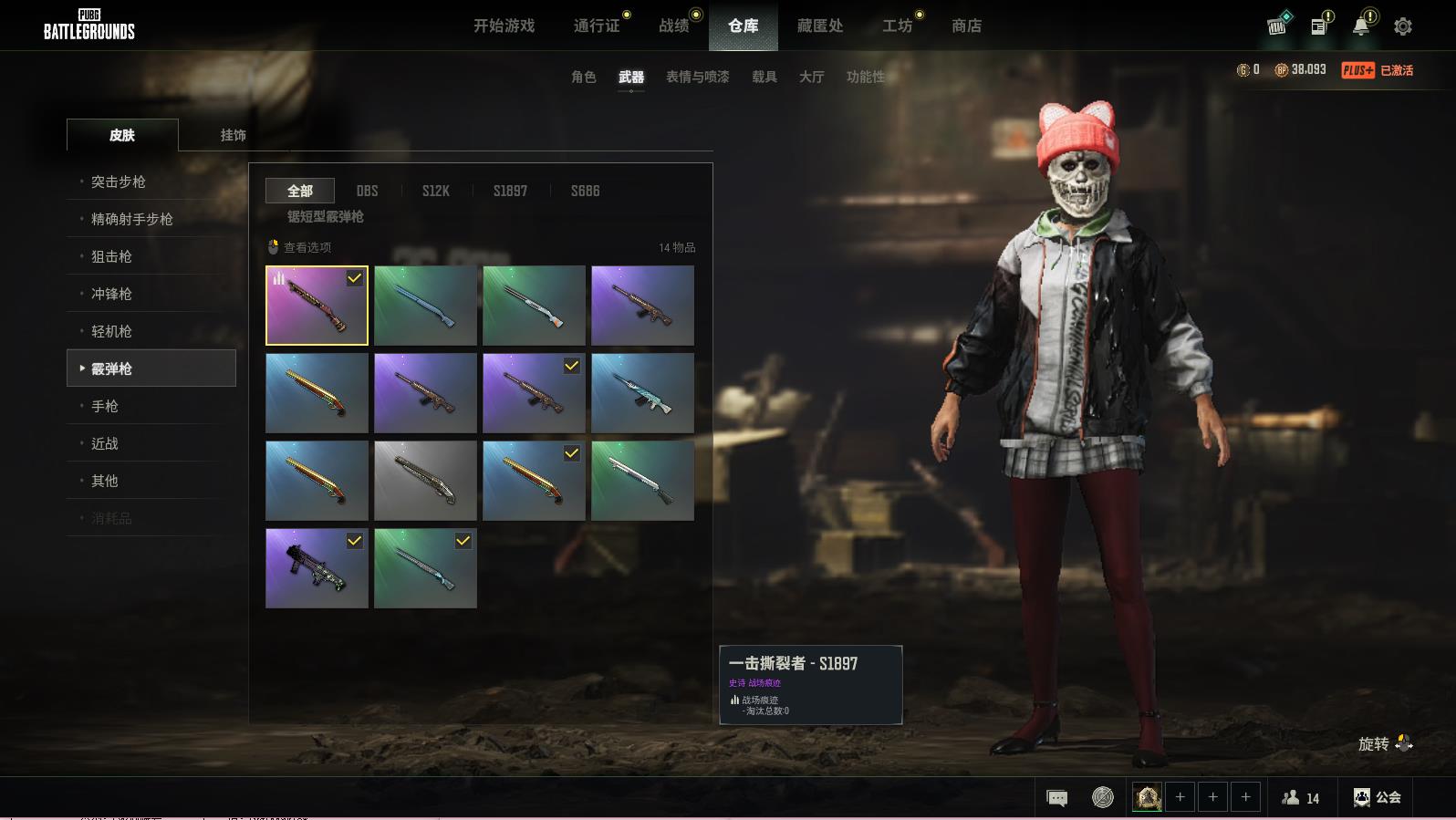Image resolution: width=1456 pixels, height=820 pixels.
Task: Filter skins by S686
Action: [x=585, y=191]
